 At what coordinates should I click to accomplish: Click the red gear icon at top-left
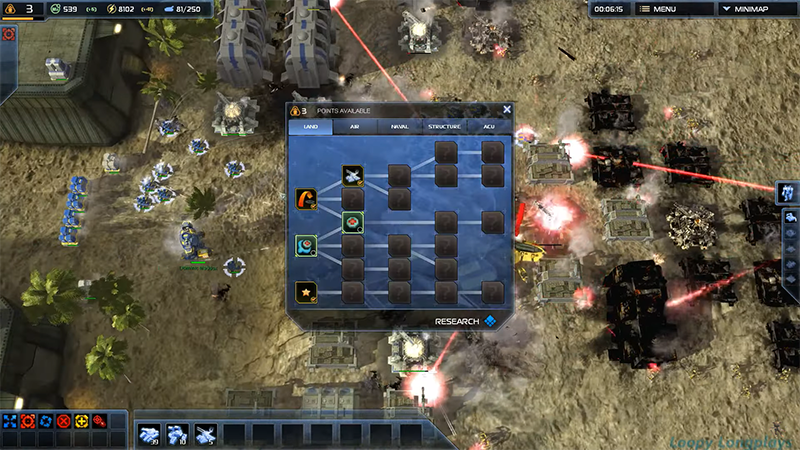click(9, 34)
